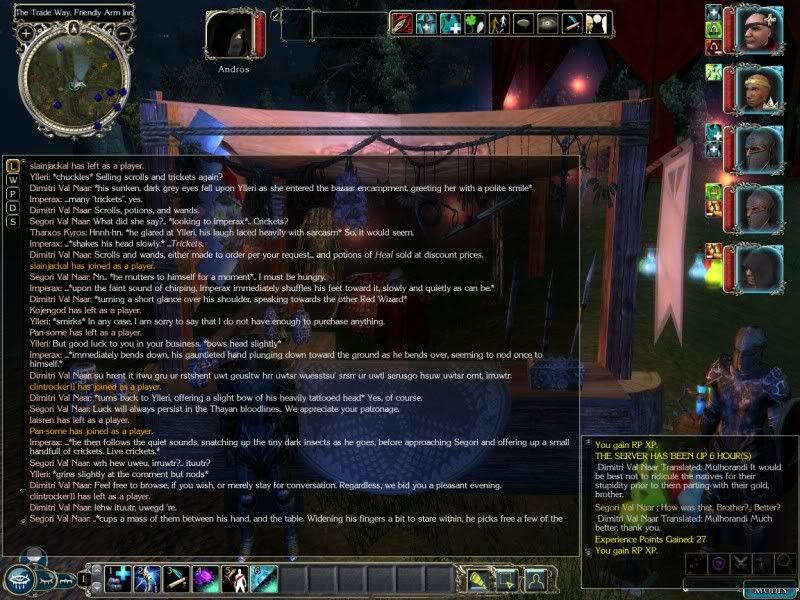Open the Modes panel
Screen dimensions: 800x600
(769, 589)
